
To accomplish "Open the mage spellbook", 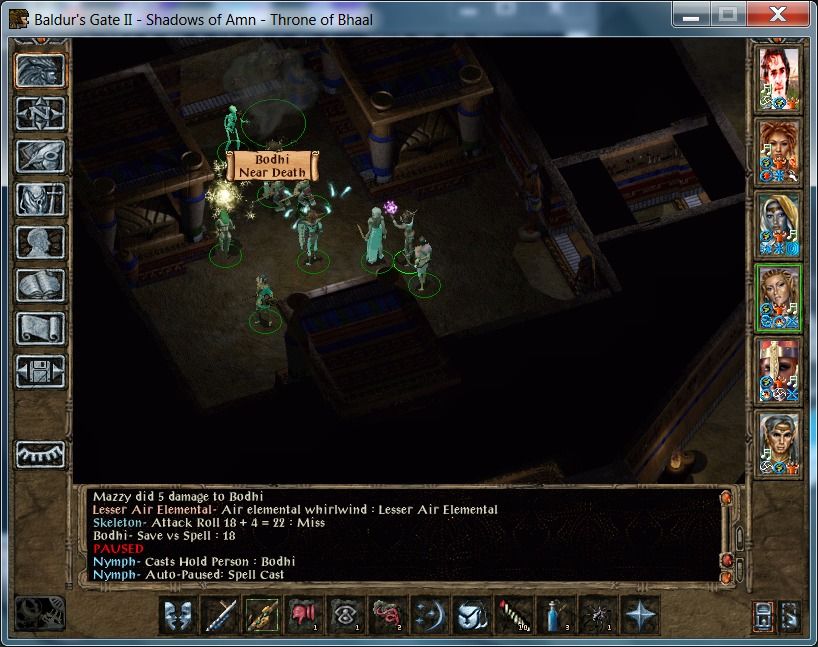I will (x=41, y=285).
